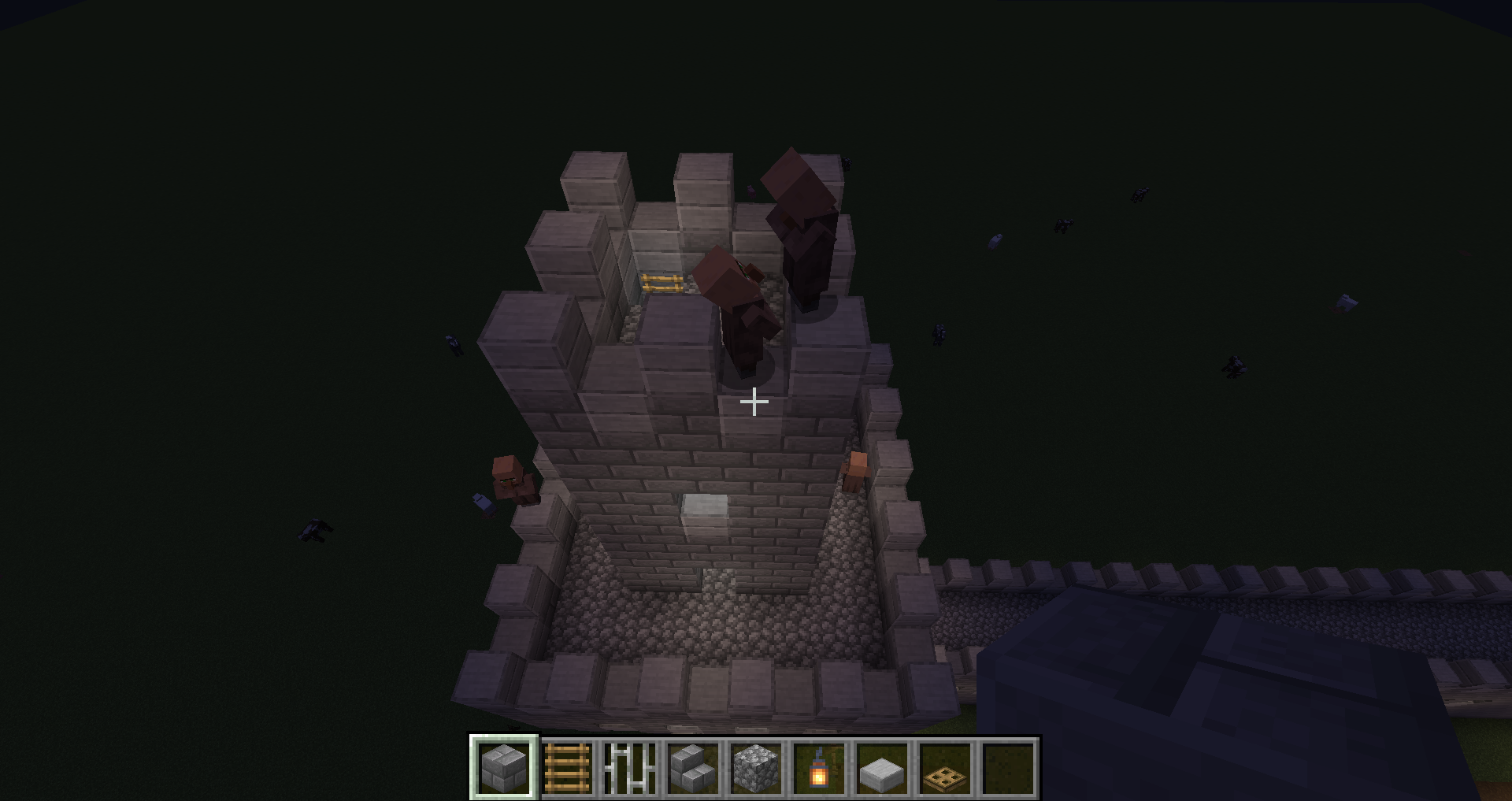This screenshot has height=801, width=1512.
Task: Choose the lantern hotbar slot
Action: coord(819,768)
